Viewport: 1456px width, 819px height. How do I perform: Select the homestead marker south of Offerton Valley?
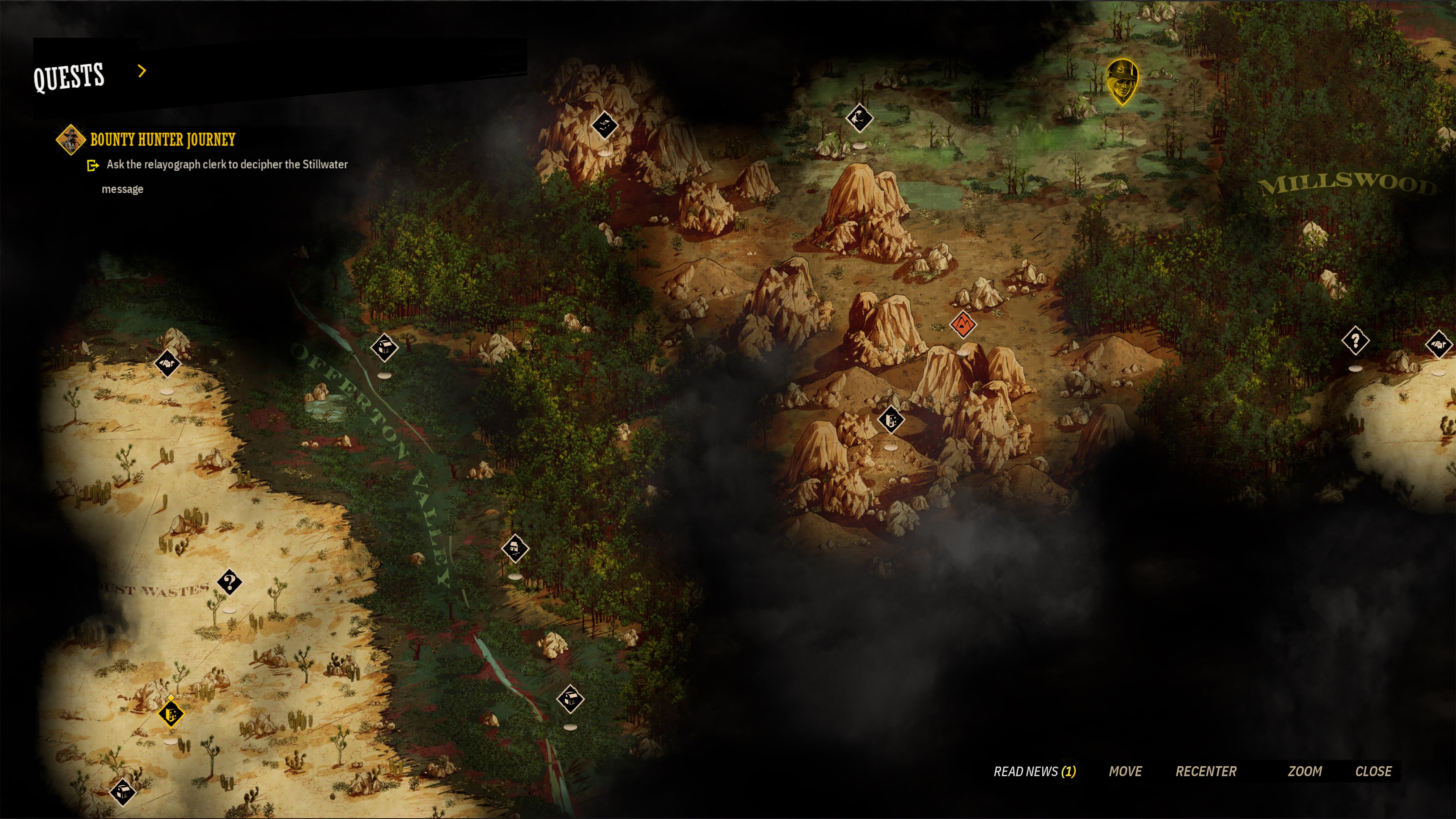tap(515, 549)
